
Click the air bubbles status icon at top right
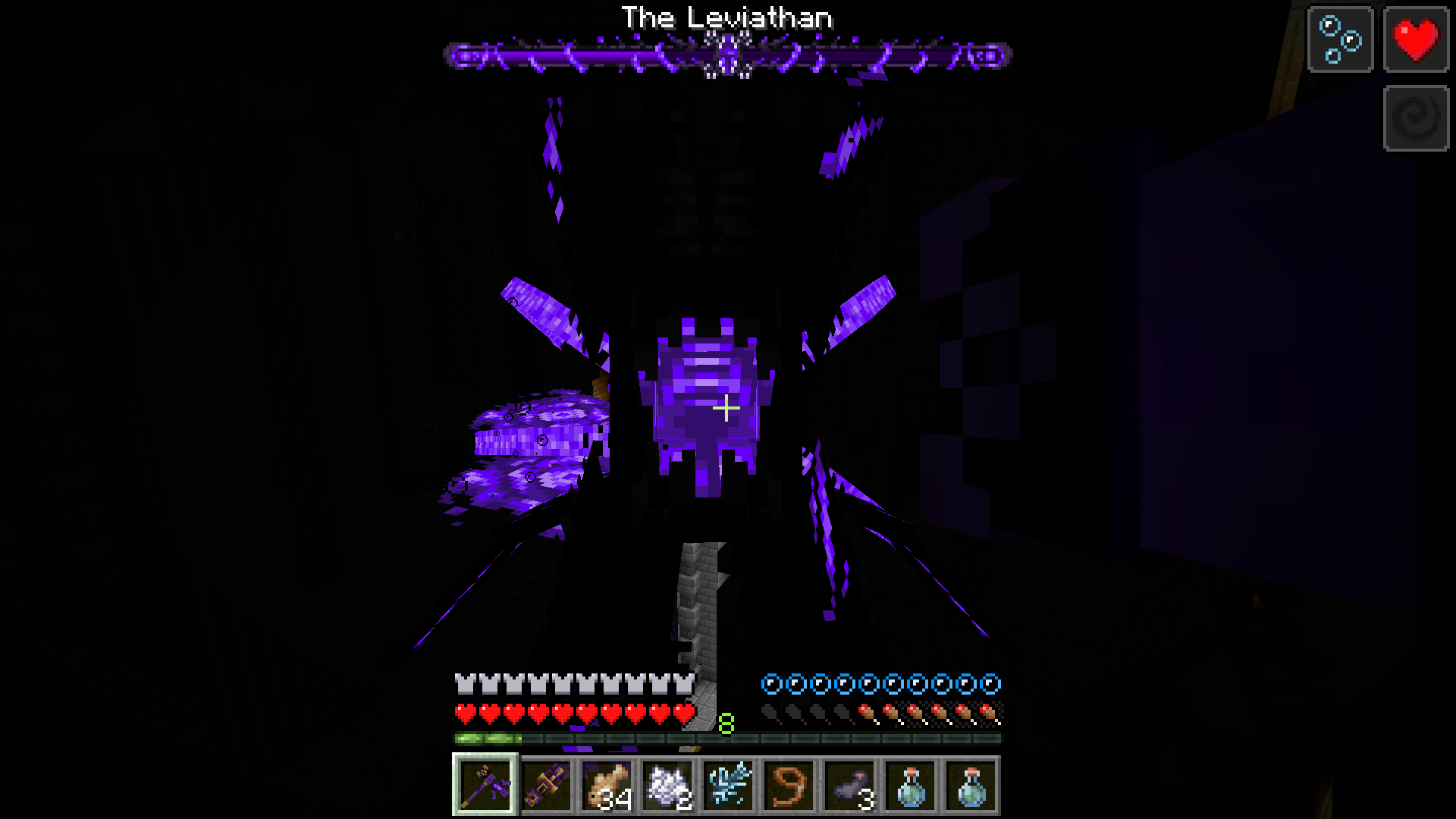pyautogui.click(x=1339, y=40)
